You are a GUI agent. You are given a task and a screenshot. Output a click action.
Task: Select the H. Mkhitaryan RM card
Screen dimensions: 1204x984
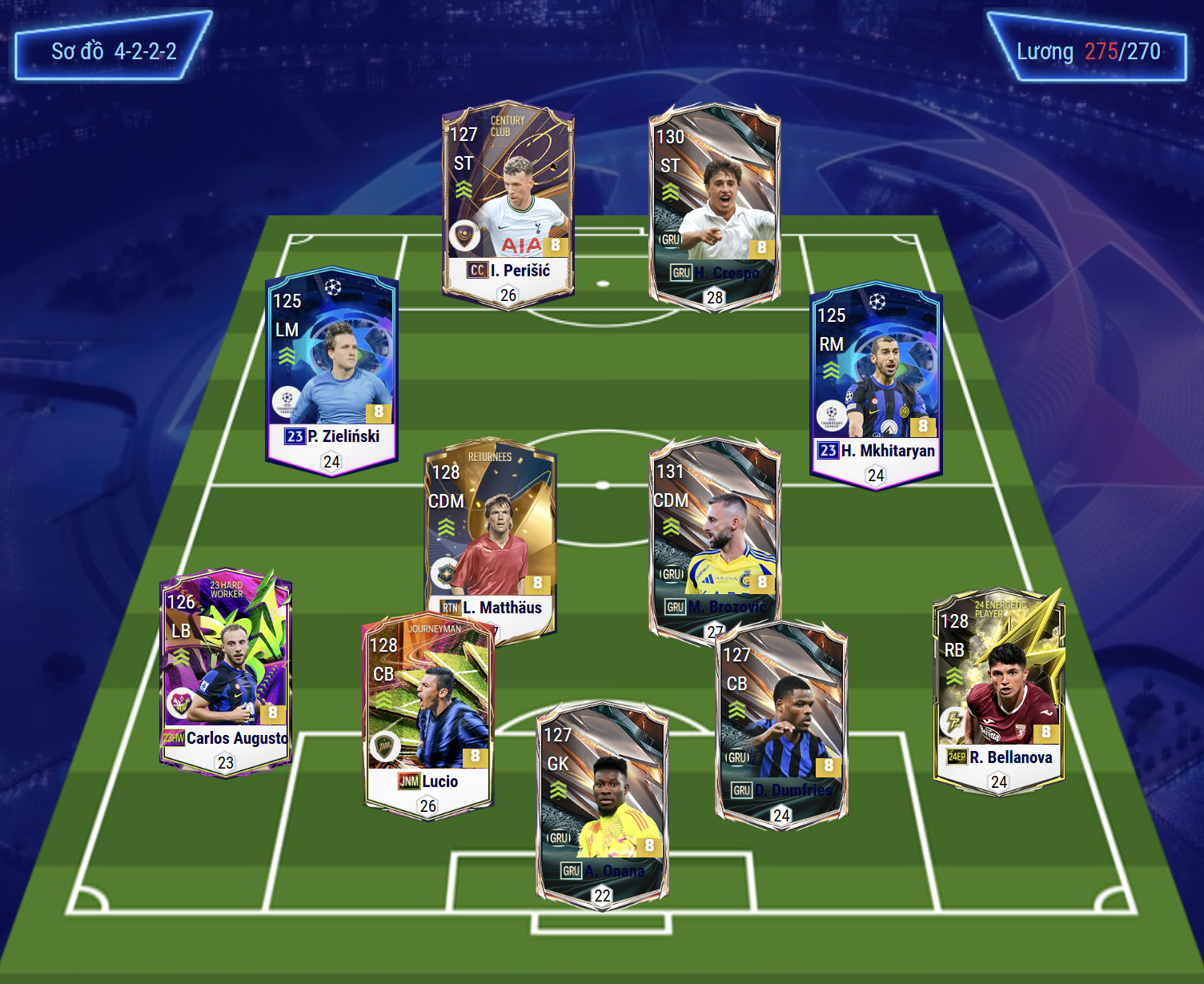click(x=876, y=384)
